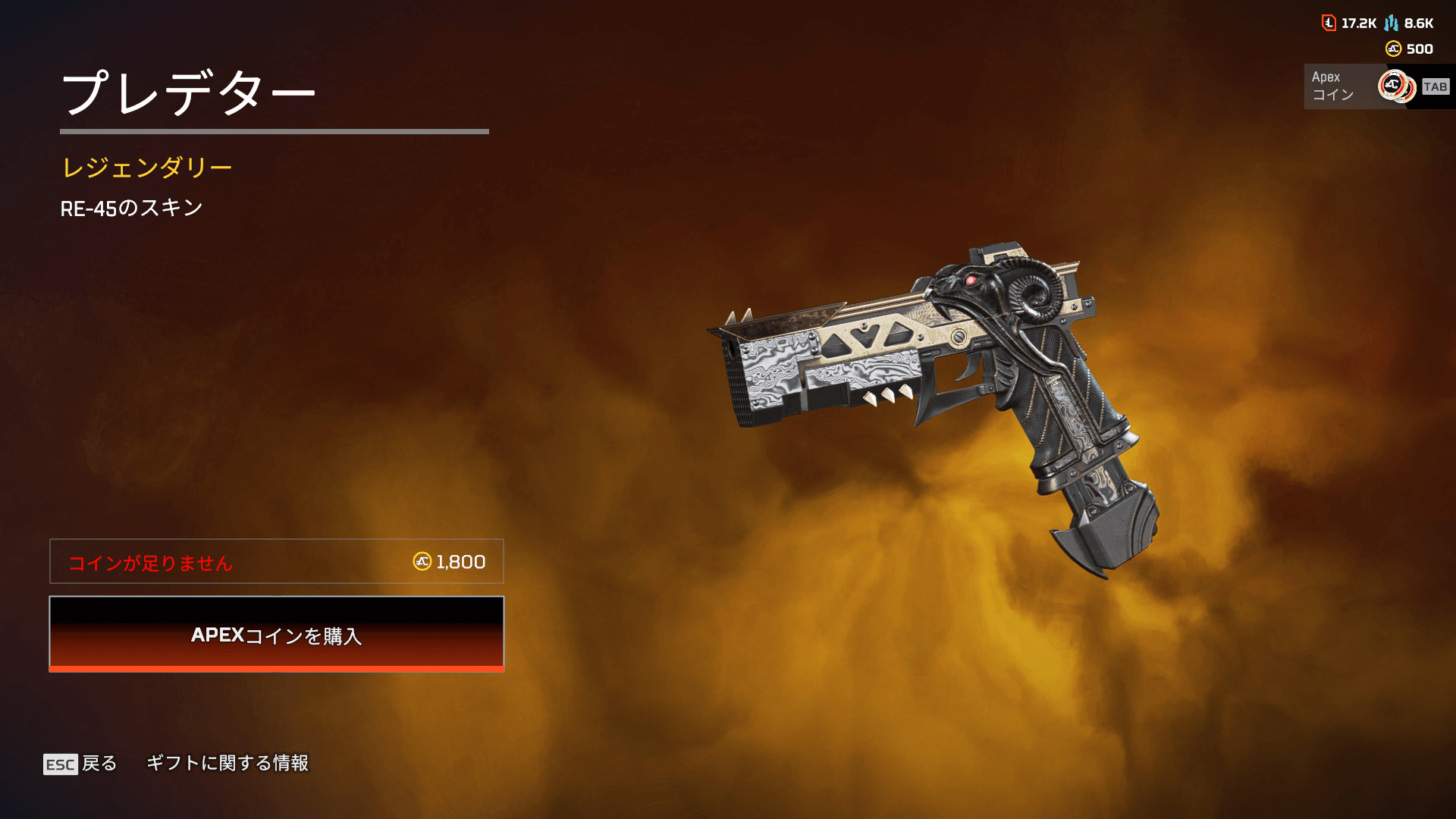The width and height of the screenshot is (1456, 819).
Task: Open the Apex コイン shop panel
Action: 1377,86
